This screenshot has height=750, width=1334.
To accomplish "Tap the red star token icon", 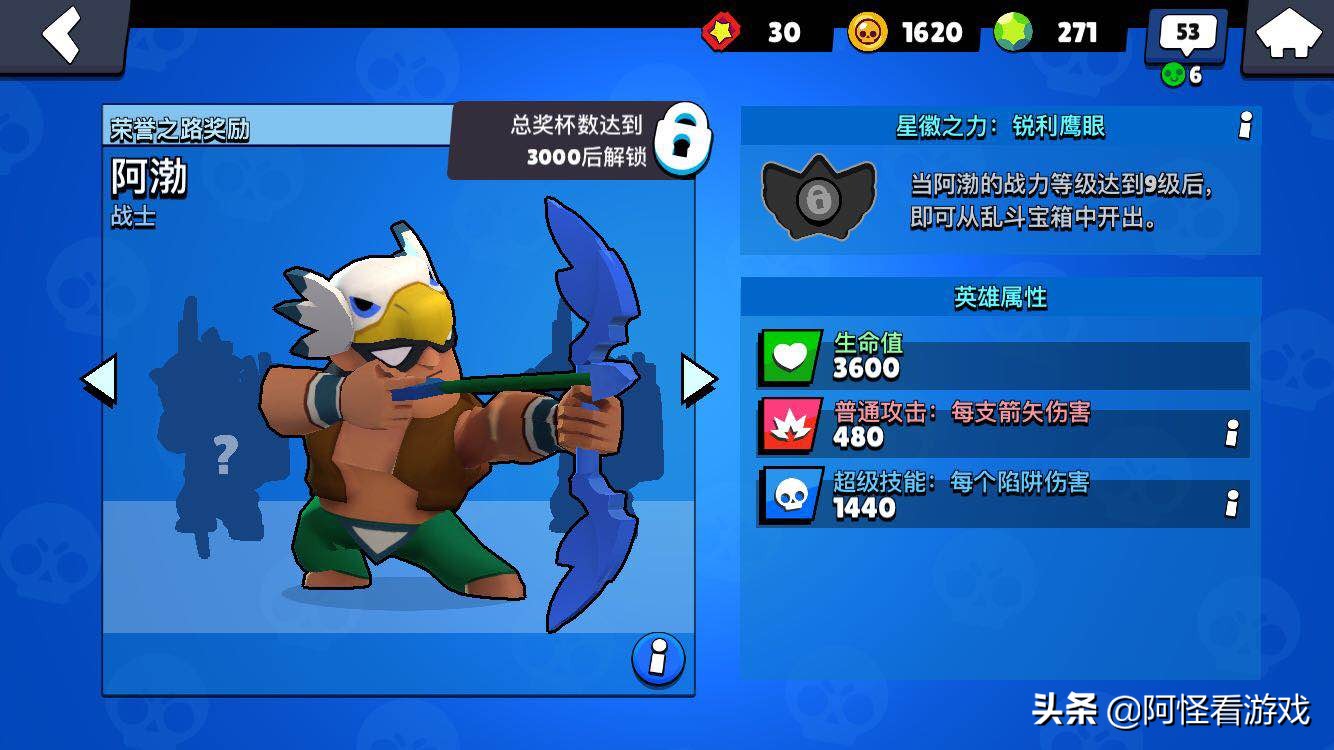I will tap(721, 33).
